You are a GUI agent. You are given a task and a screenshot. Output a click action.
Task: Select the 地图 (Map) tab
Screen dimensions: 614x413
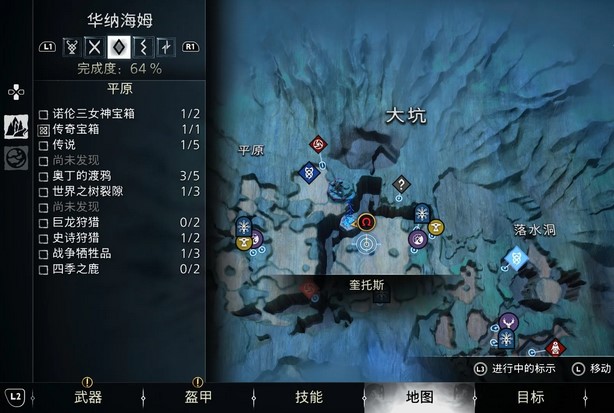[x=419, y=397]
